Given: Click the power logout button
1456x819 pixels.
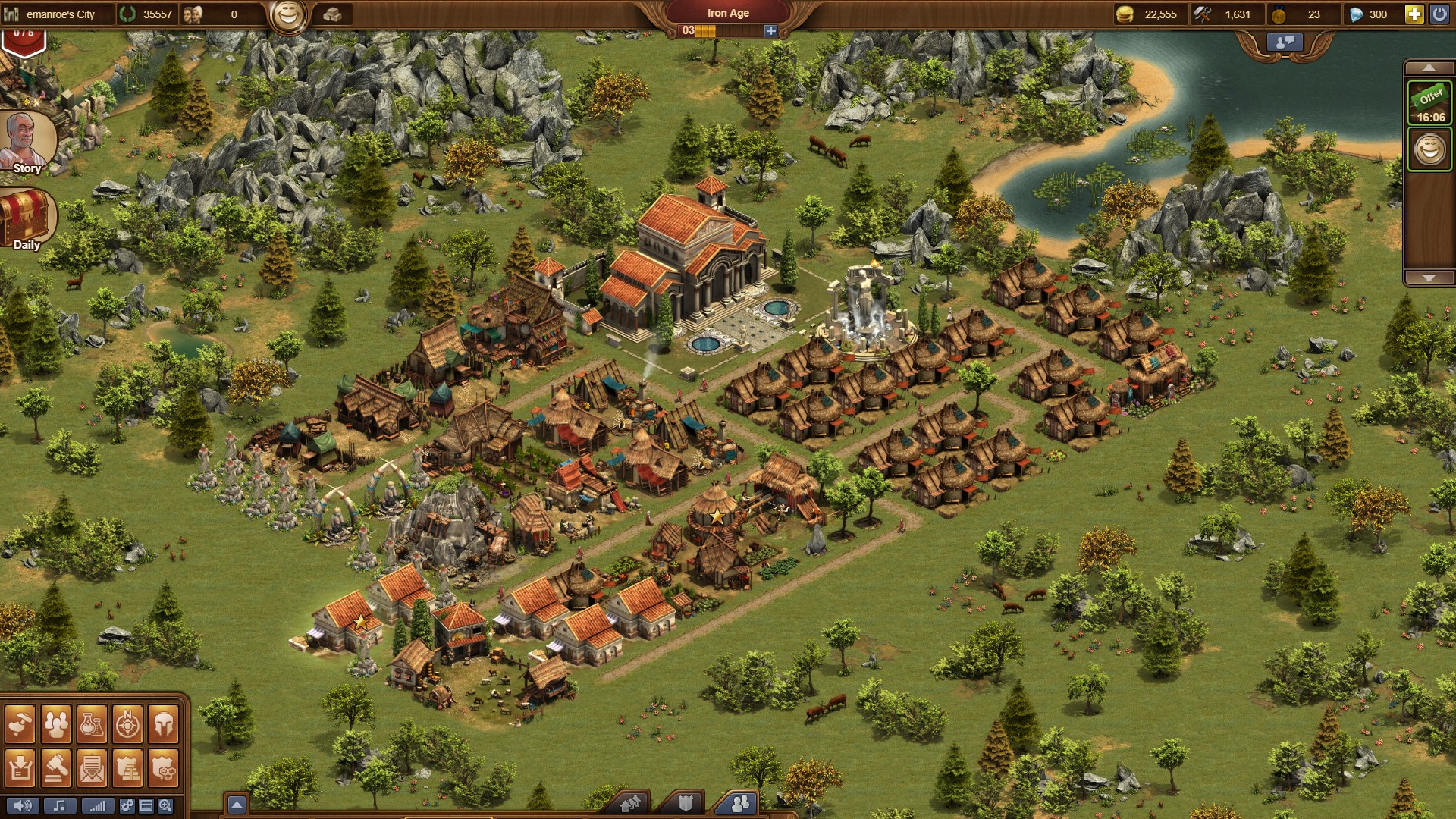Looking at the screenshot, I should (x=1439, y=14).
